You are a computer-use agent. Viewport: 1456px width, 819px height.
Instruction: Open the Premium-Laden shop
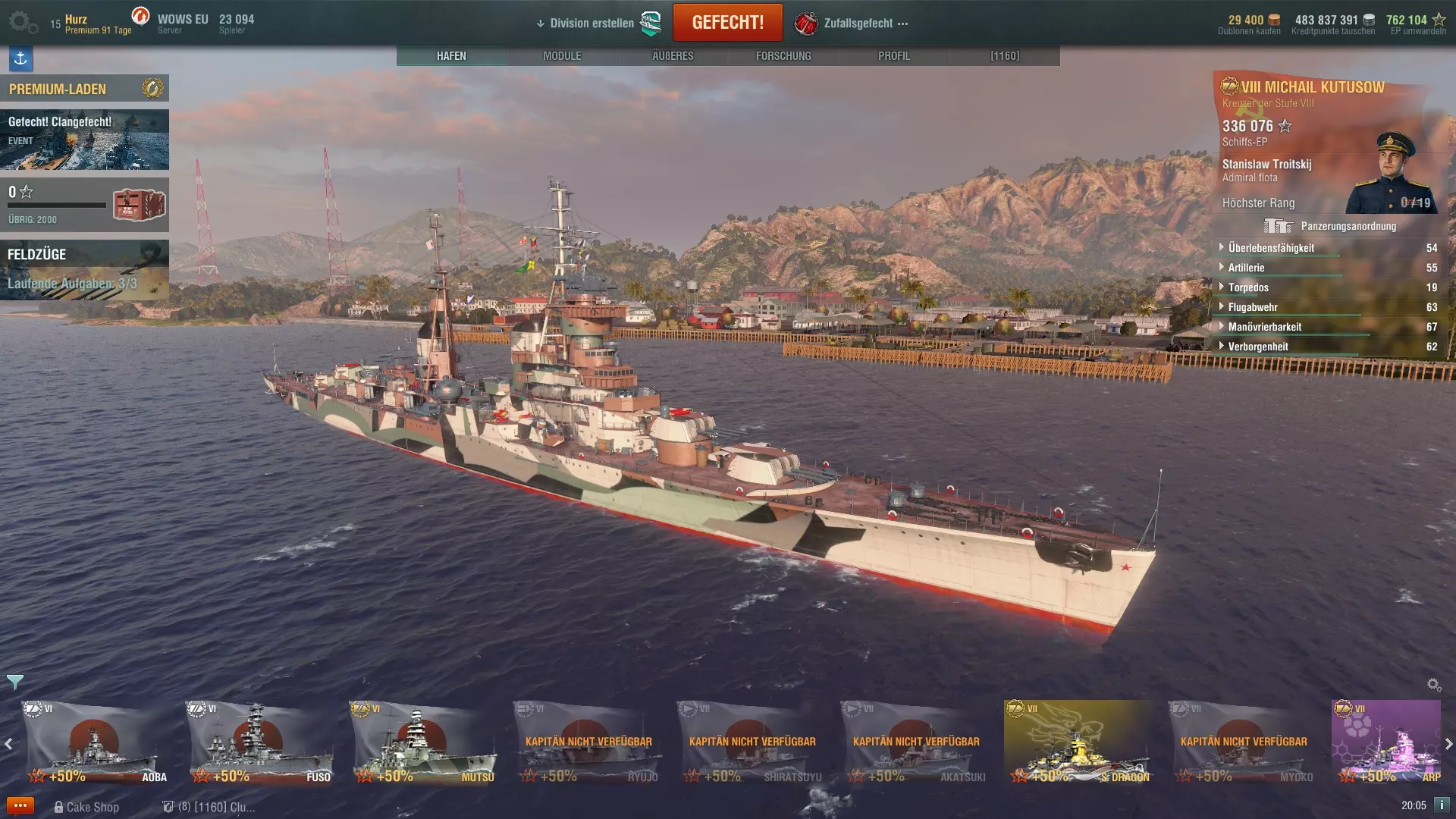(x=84, y=89)
